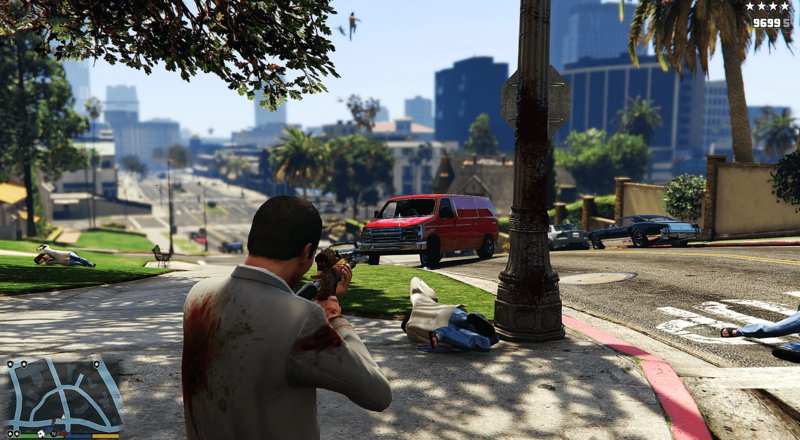This screenshot has height=440, width=800.
Task: Select the north compass marker on minimap
Action: (x=54, y=433)
